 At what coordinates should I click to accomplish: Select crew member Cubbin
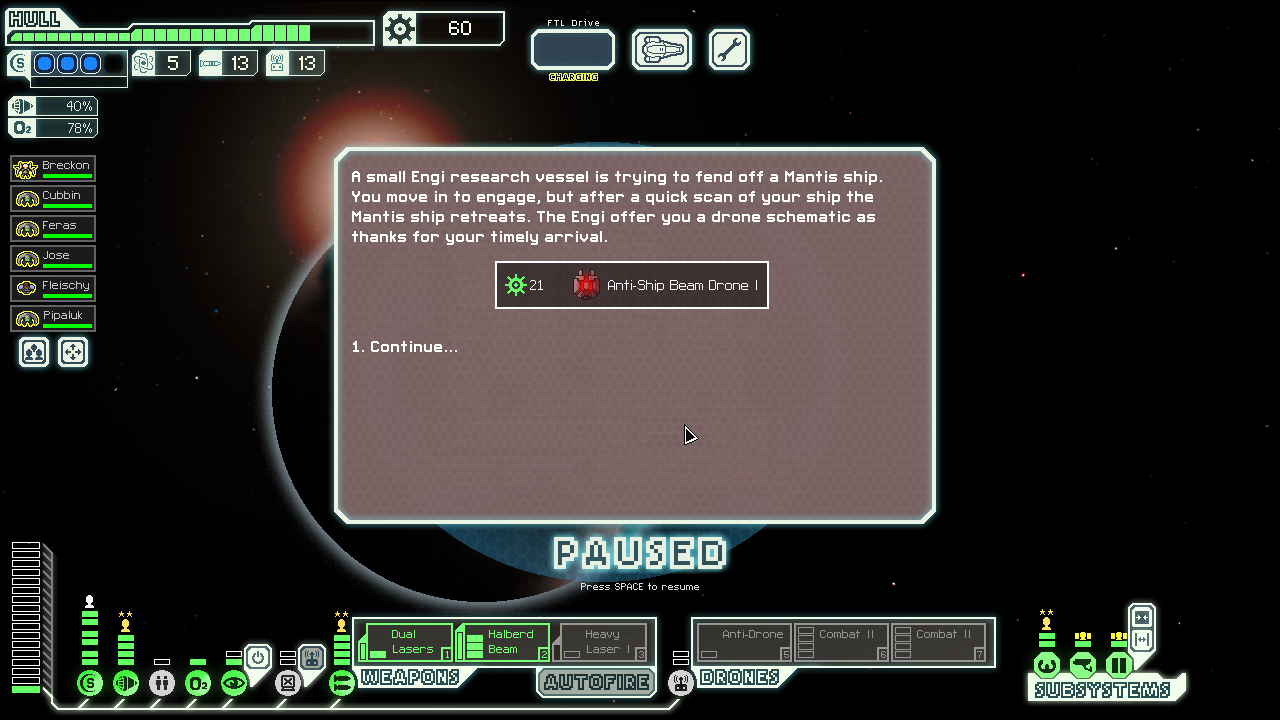pos(53,199)
